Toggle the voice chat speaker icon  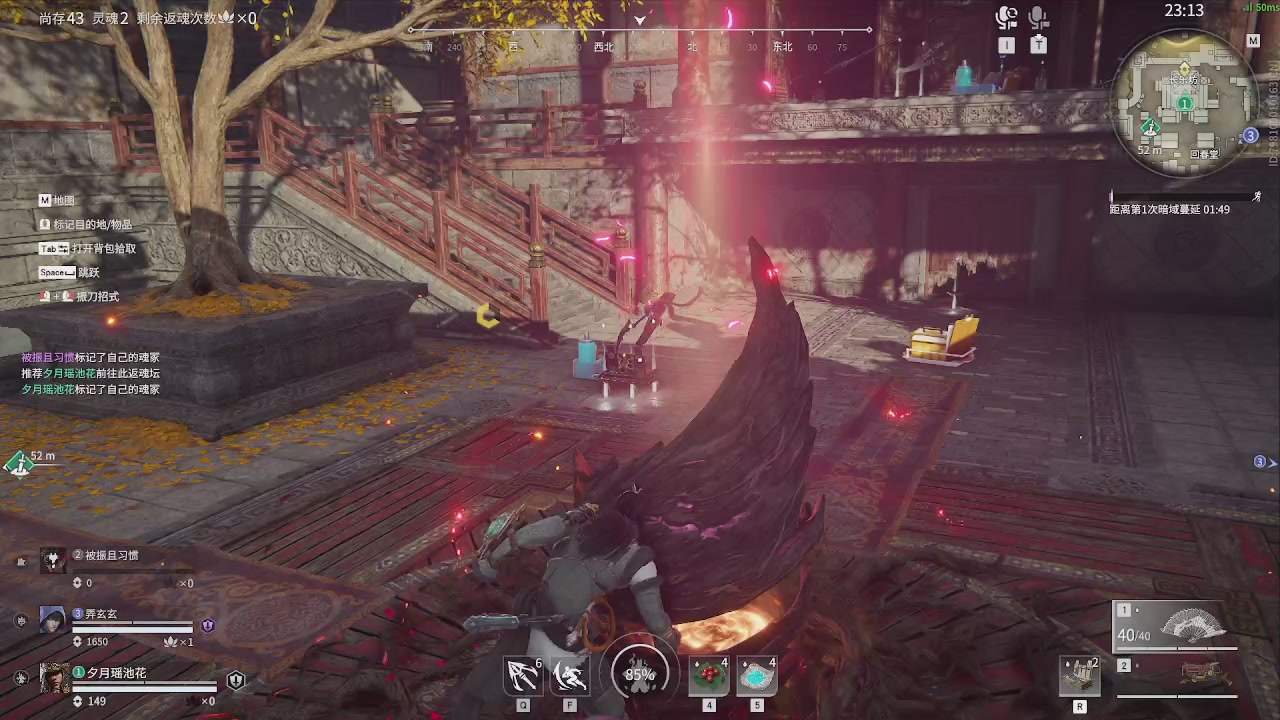1006,18
